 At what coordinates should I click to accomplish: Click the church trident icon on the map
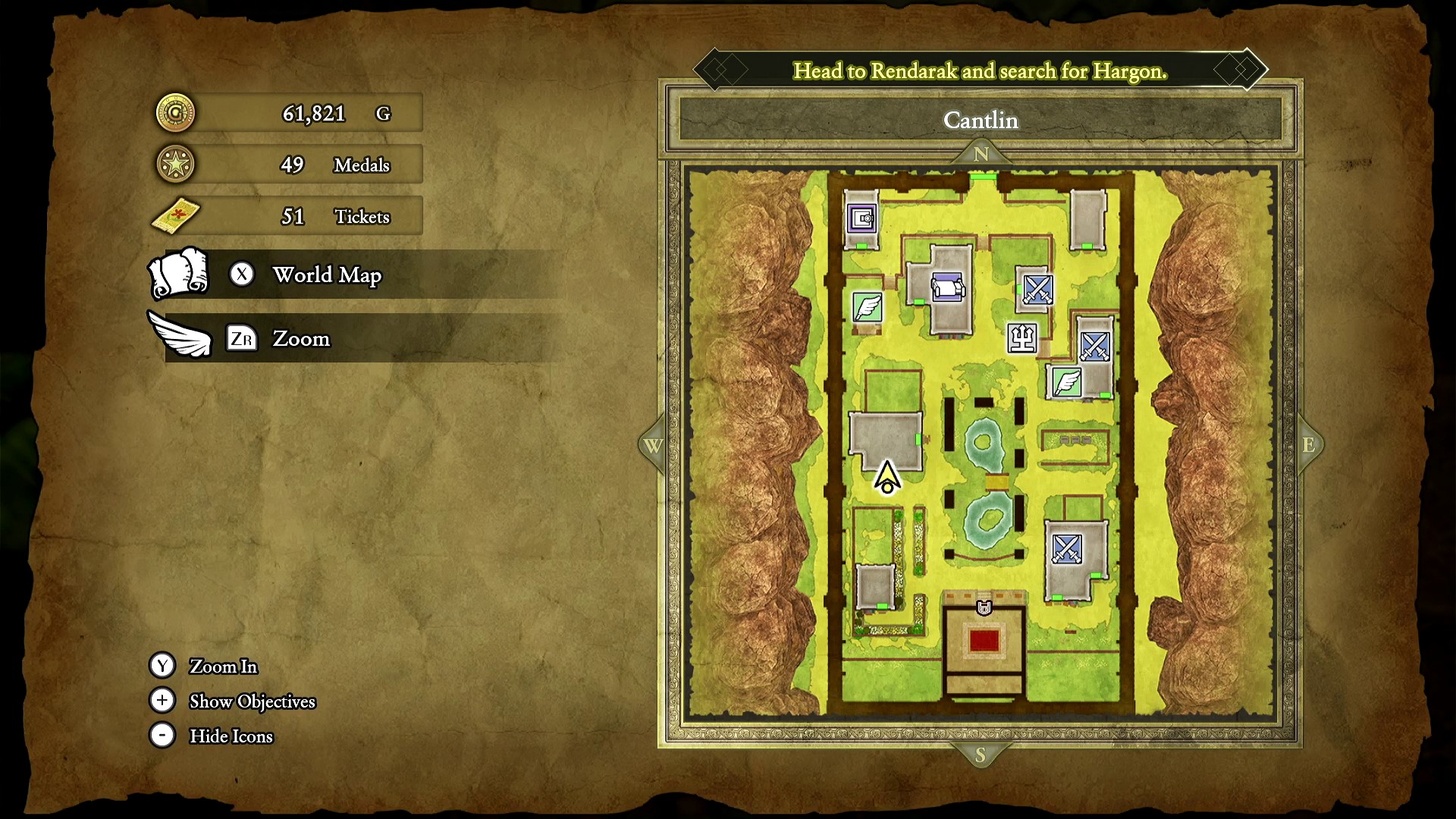pos(1021,337)
